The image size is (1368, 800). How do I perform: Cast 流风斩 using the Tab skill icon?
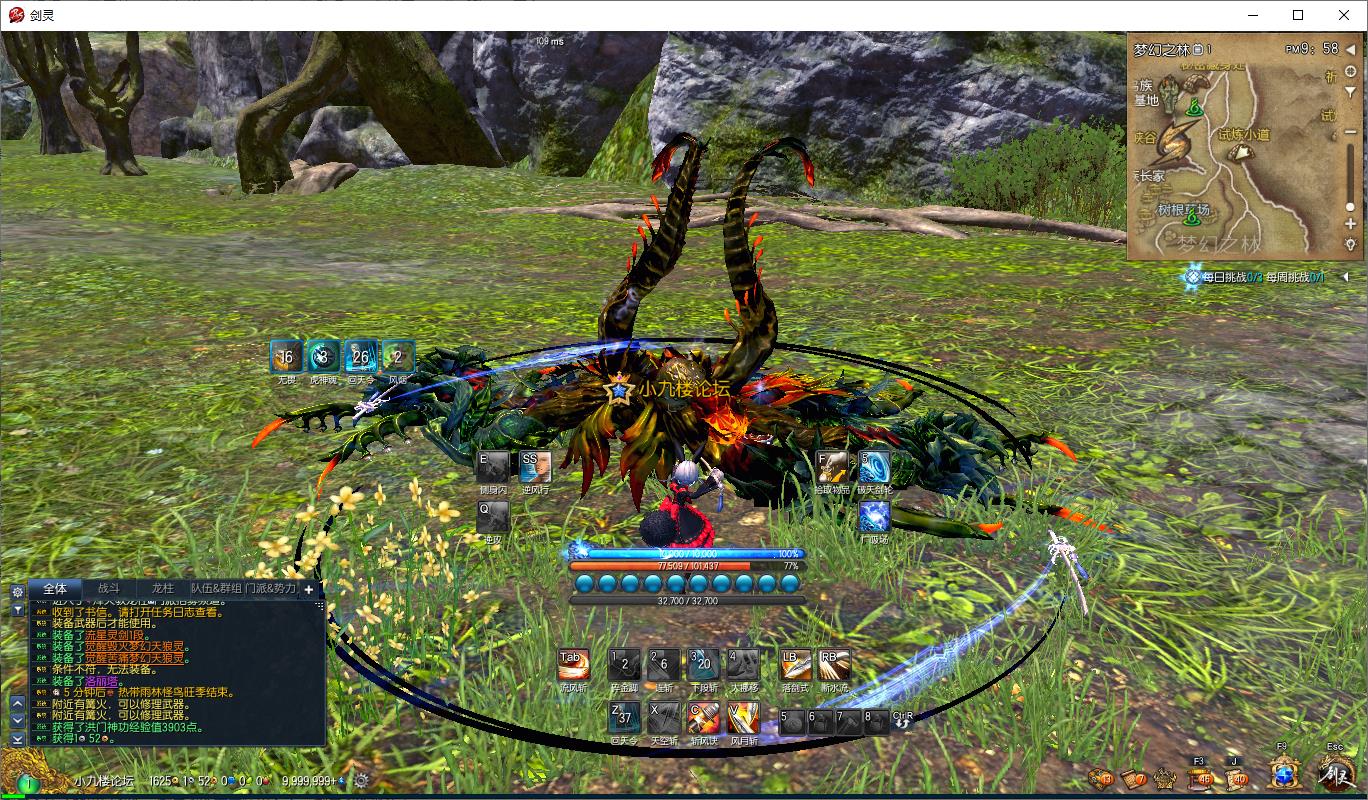[575, 664]
